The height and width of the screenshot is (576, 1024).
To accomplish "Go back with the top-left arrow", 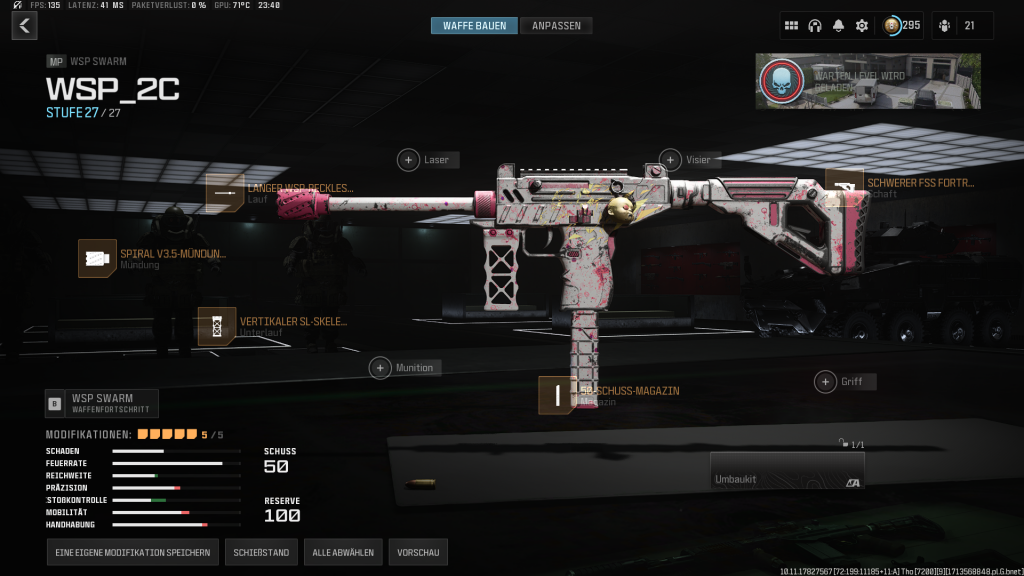I will coord(25,26).
